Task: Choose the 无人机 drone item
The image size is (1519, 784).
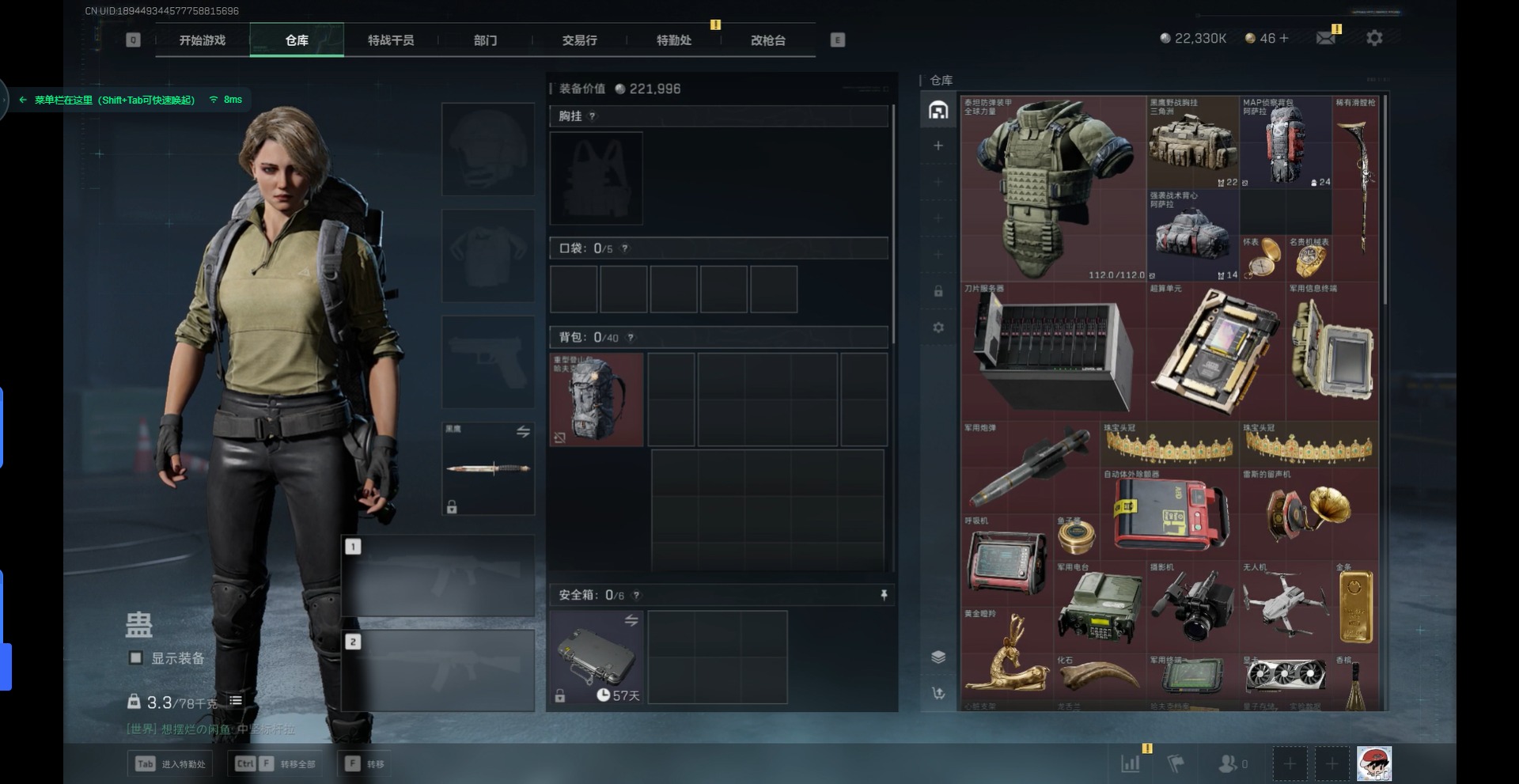Action: pos(1285,603)
